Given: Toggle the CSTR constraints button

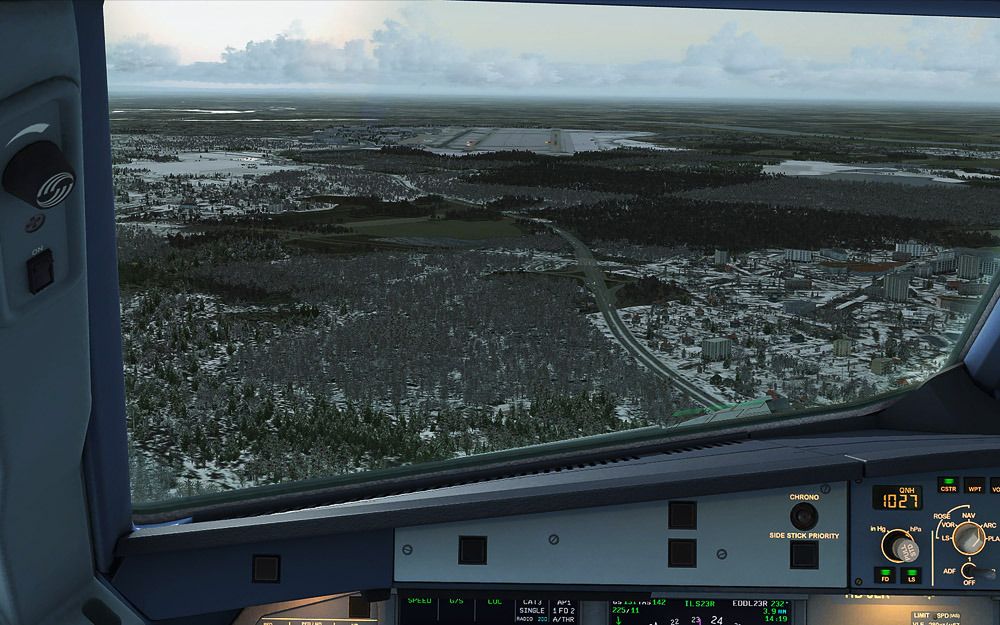Looking at the screenshot, I should pos(948,485).
